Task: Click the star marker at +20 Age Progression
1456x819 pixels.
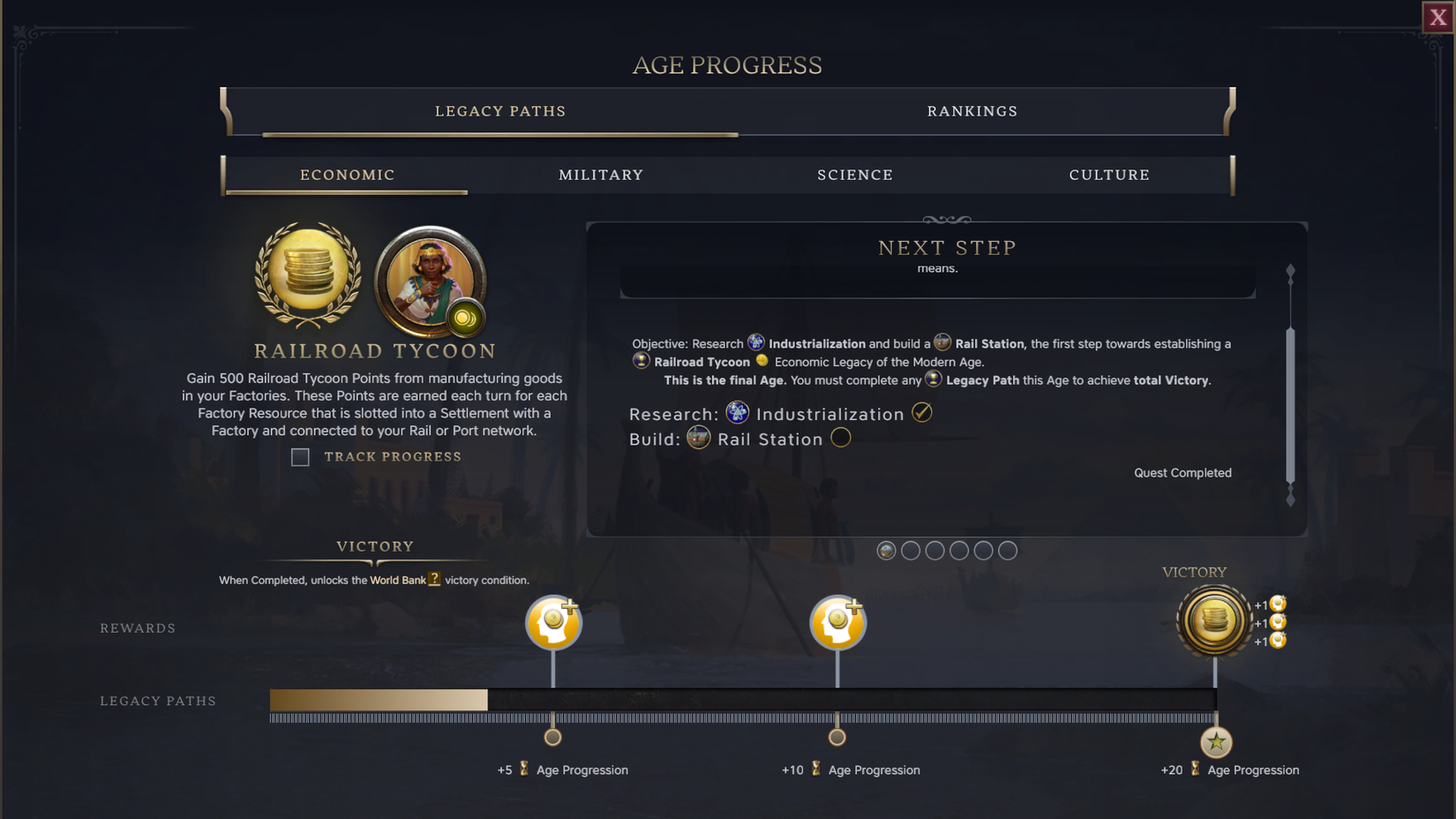Action: (1215, 742)
